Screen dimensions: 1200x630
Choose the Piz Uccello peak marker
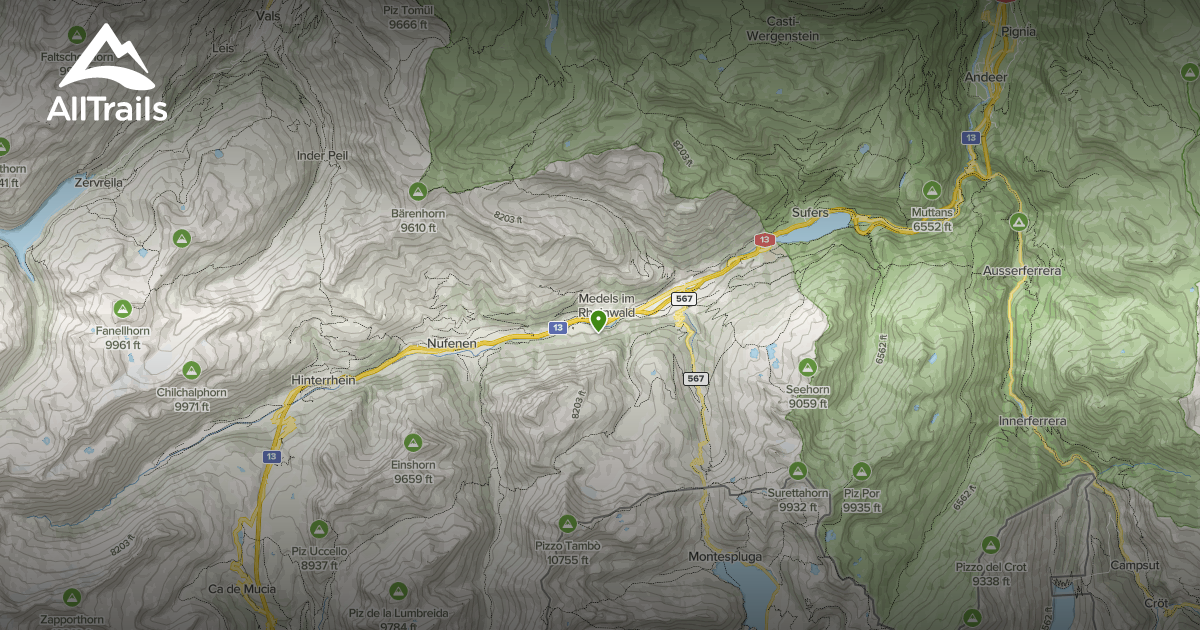319,528
